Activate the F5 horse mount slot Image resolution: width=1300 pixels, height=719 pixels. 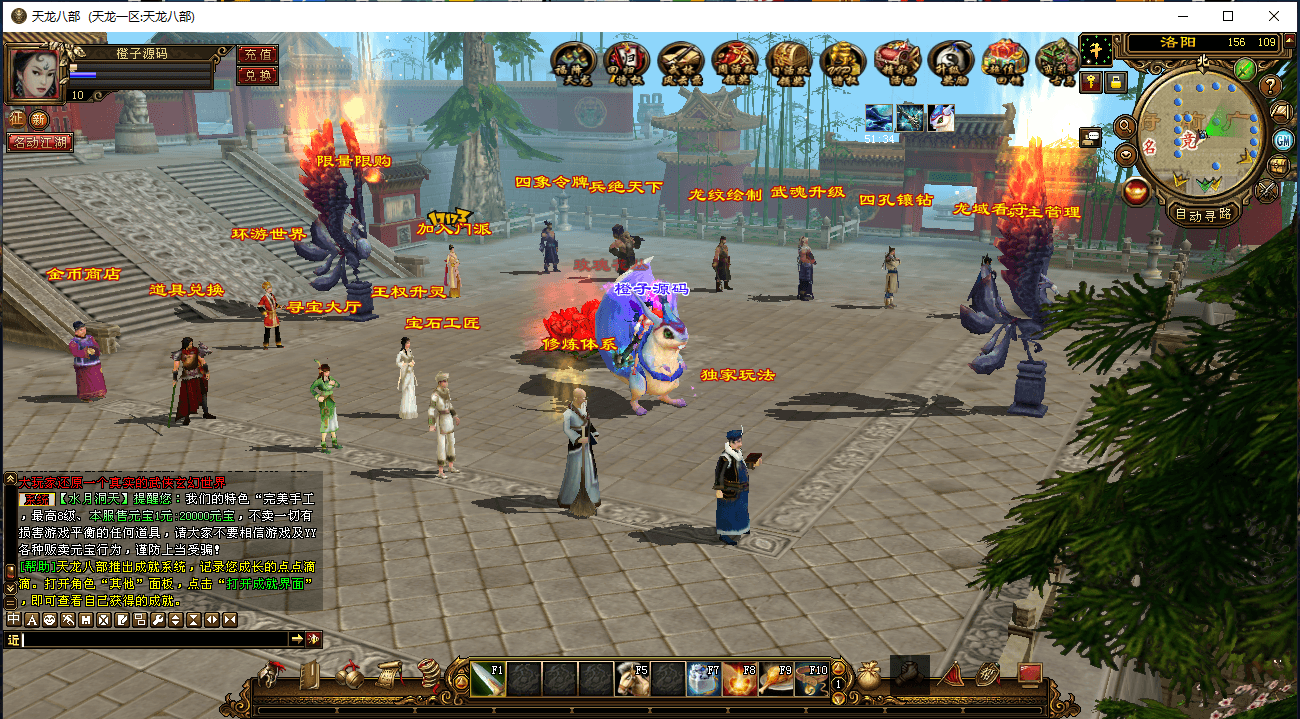pyautogui.click(x=632, y=679)
